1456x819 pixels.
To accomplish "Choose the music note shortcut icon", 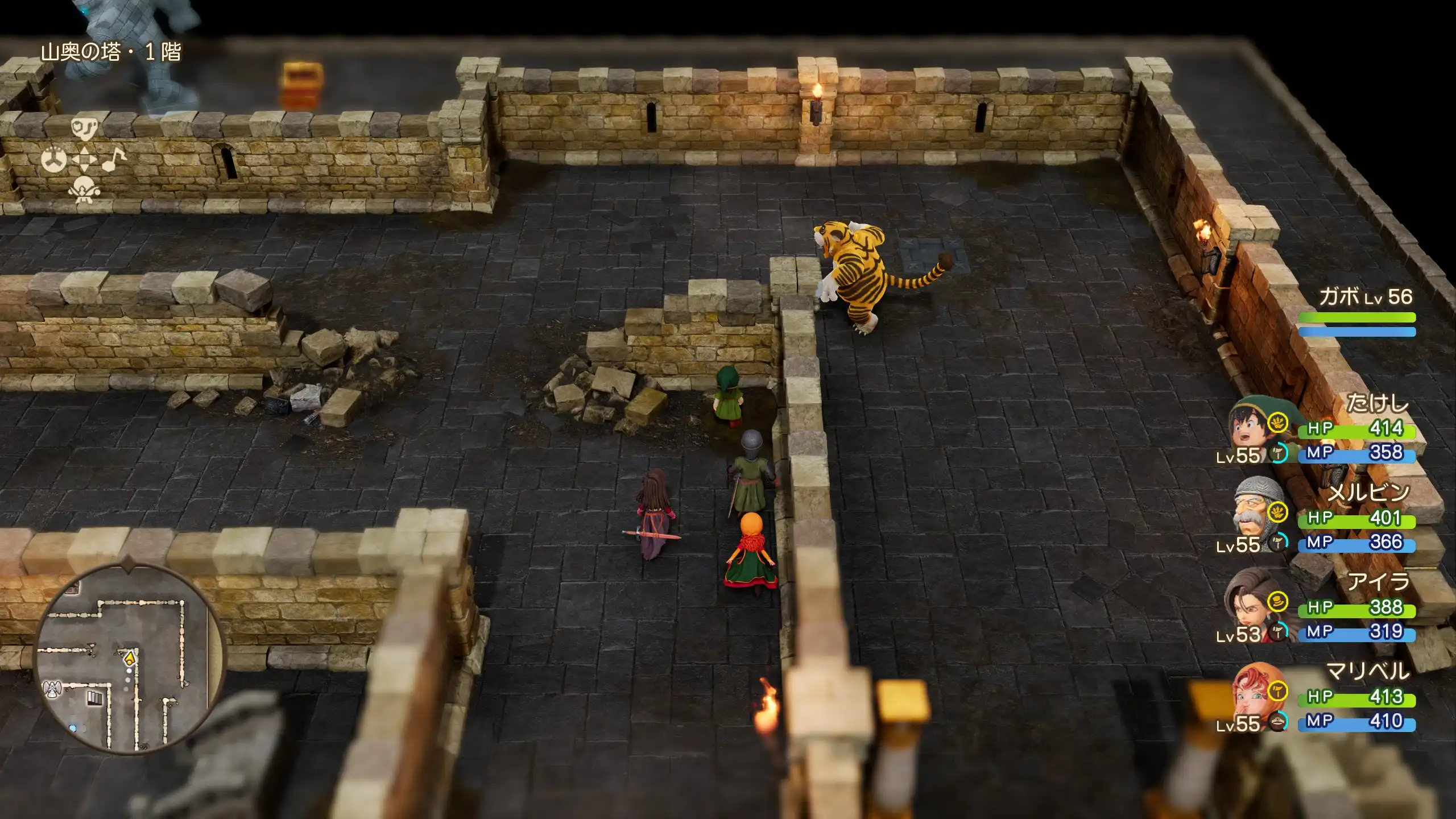I will point(114,160).
